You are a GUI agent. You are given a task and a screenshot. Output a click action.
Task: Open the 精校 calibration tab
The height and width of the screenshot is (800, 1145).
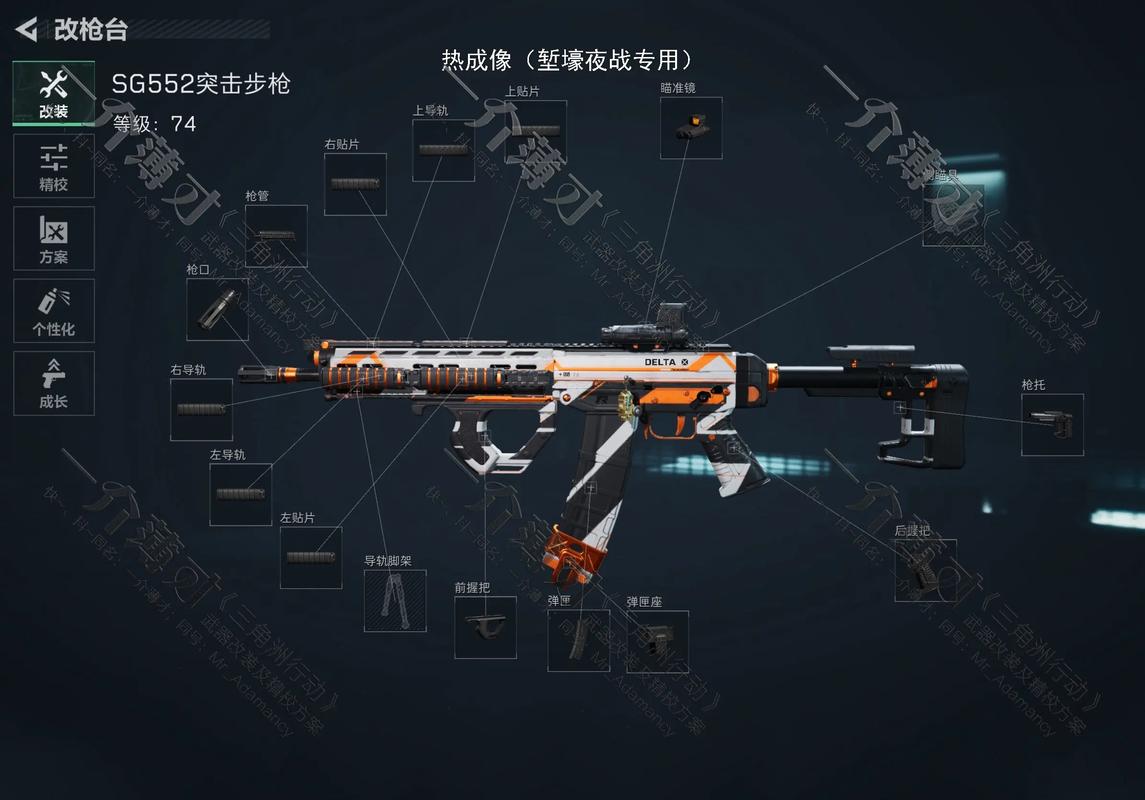(x=54, y=166)
